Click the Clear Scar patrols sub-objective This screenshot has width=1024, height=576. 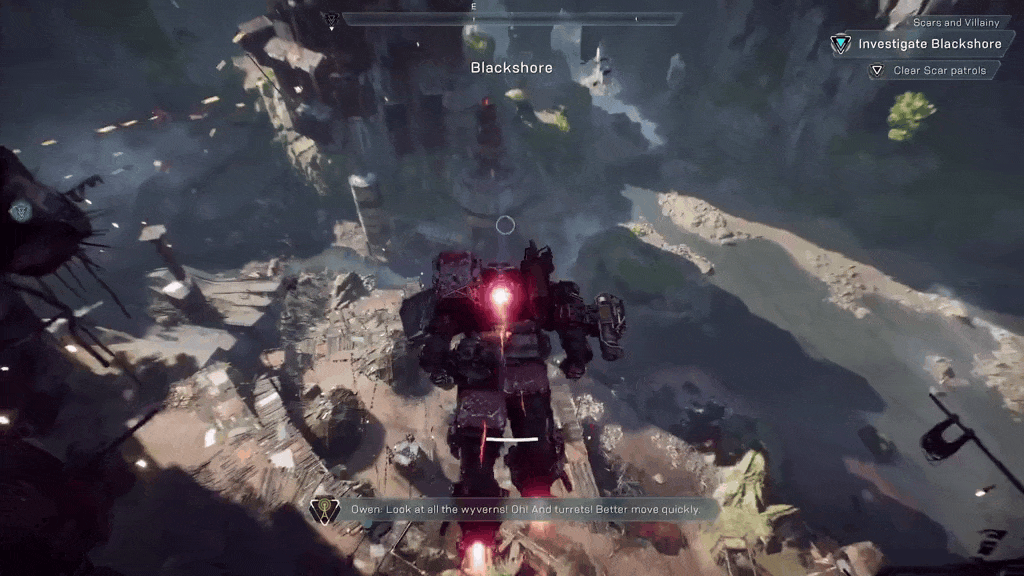coord(939,70)
